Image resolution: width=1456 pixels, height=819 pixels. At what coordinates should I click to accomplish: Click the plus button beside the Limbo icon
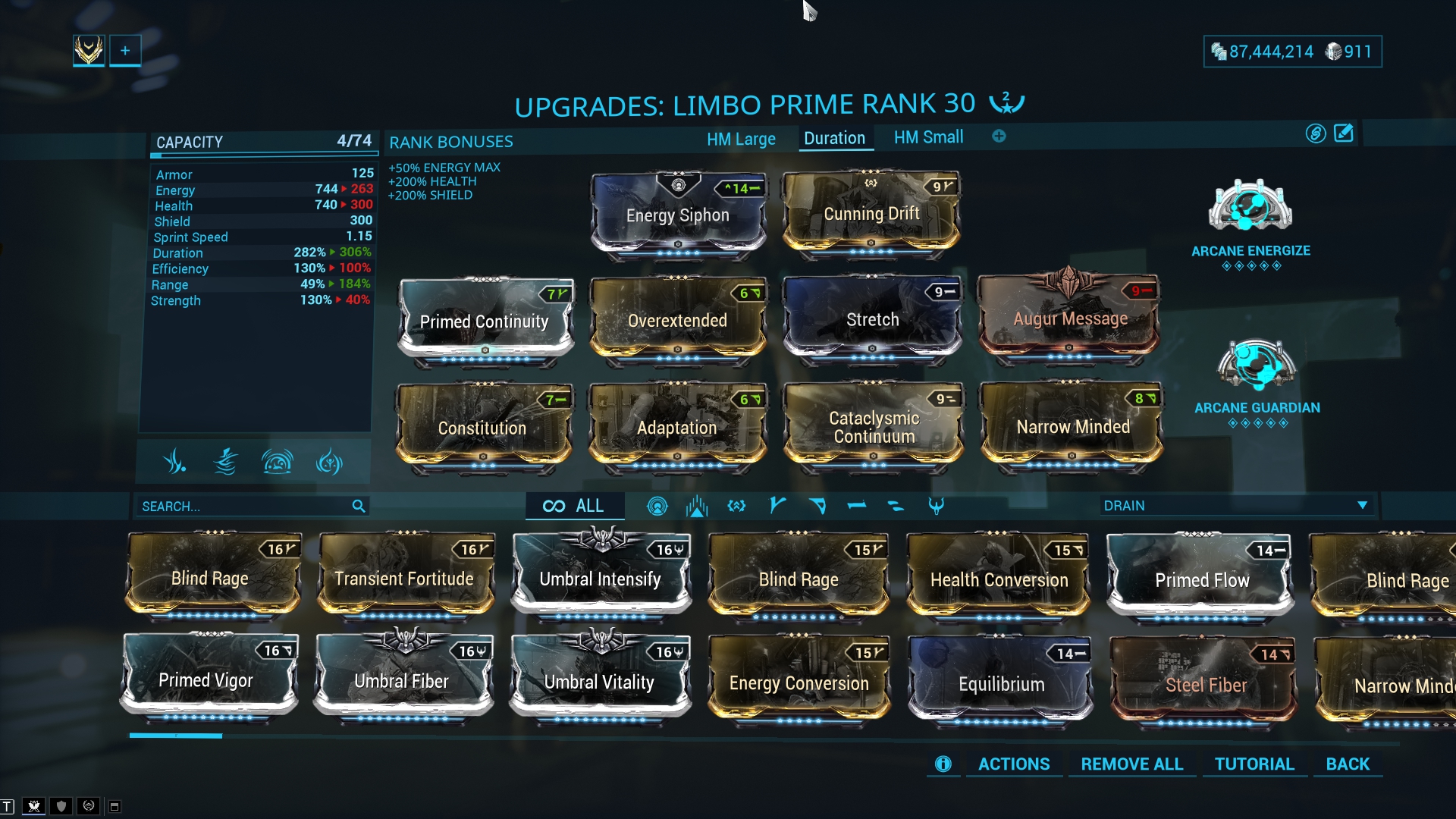[125, 51]
